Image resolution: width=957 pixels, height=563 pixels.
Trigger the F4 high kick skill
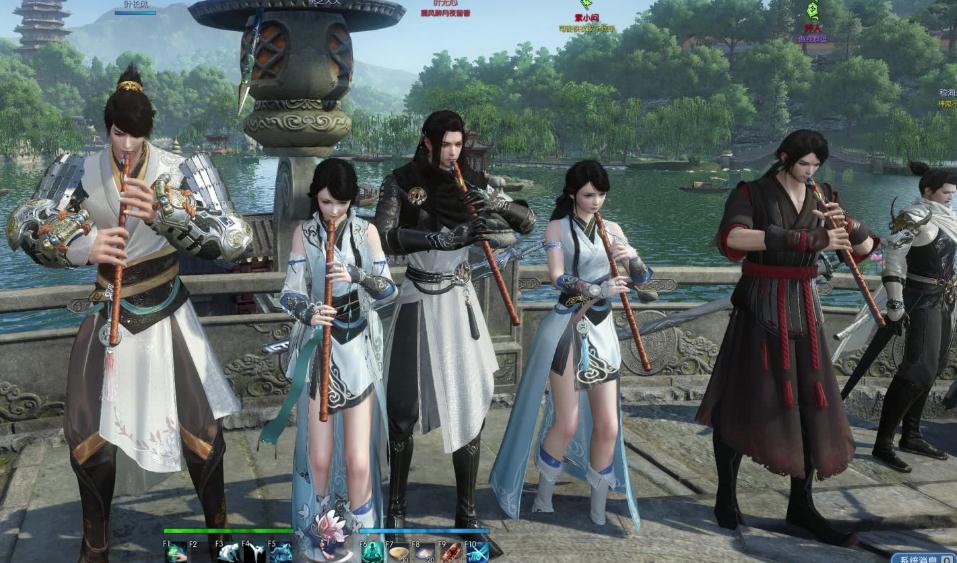[254, 552]
